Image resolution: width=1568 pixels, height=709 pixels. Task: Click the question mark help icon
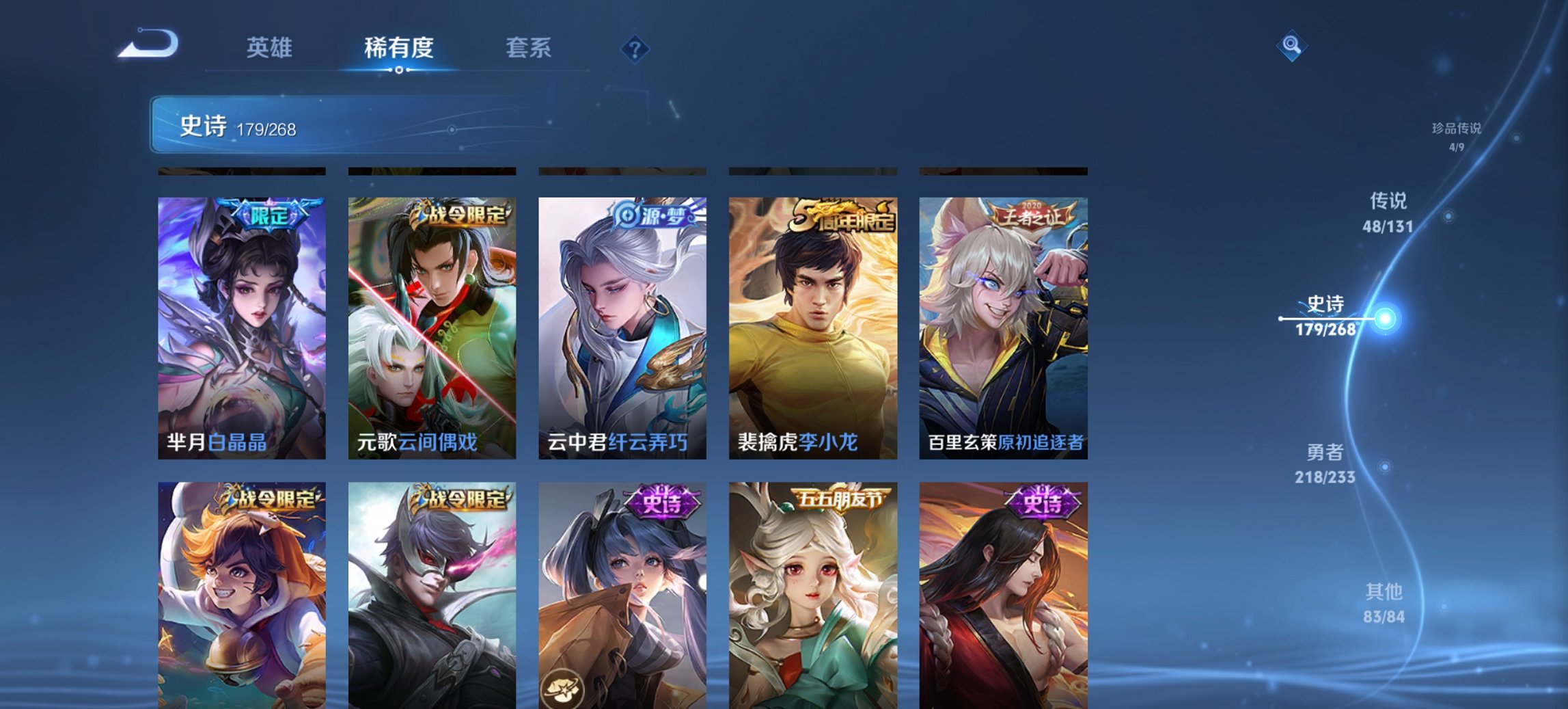[x=635, y=49]
